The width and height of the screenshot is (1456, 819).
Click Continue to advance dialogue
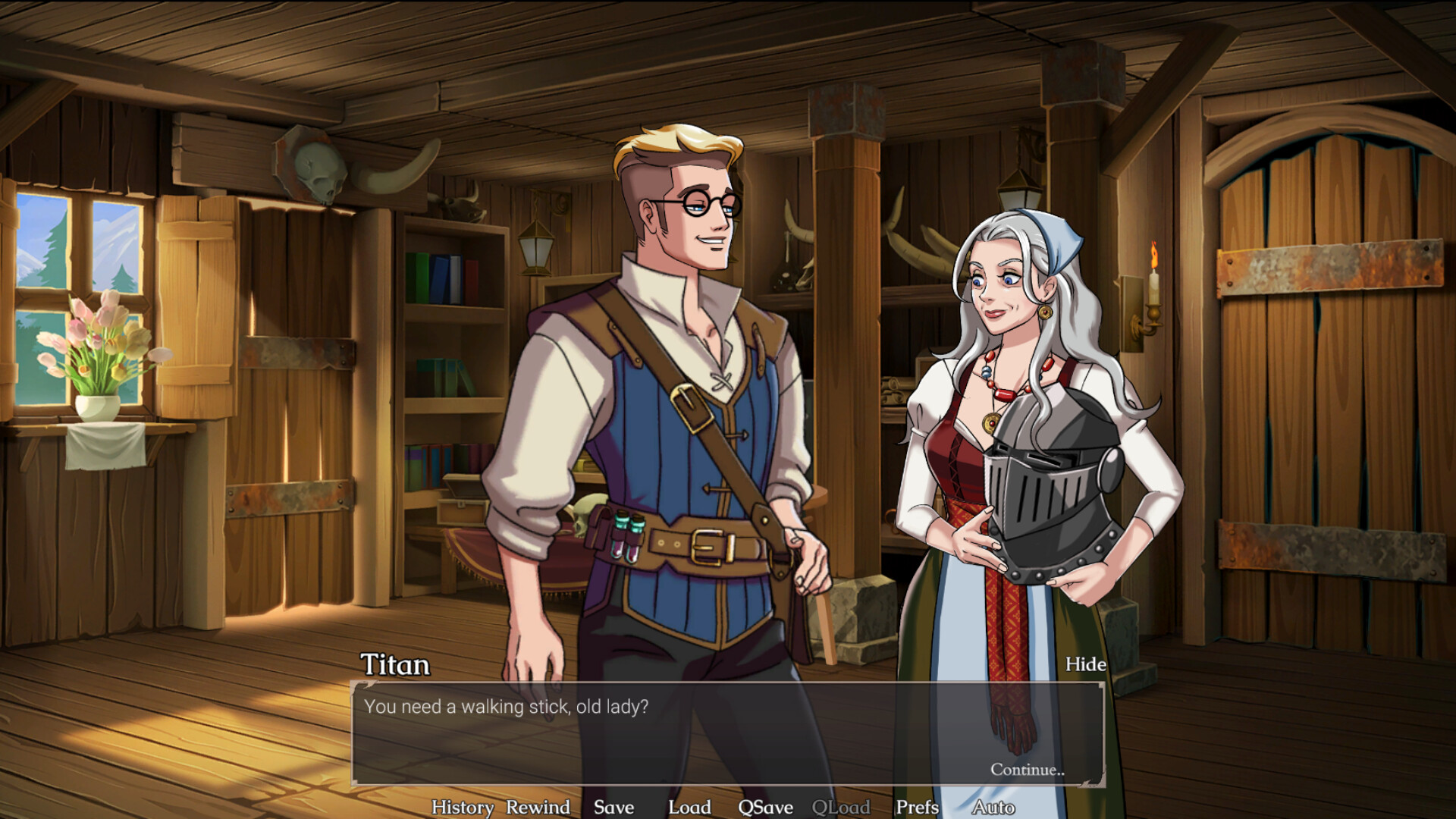[x=1028, y=769]
